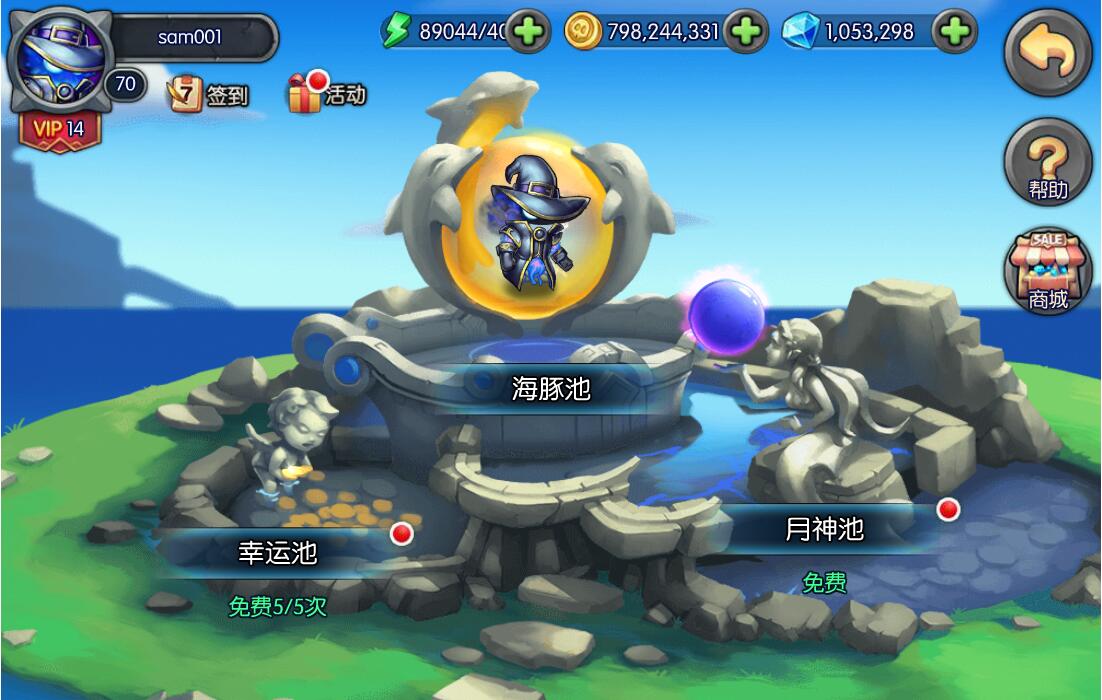Add more gold coins with the plus button

point(744,32)
